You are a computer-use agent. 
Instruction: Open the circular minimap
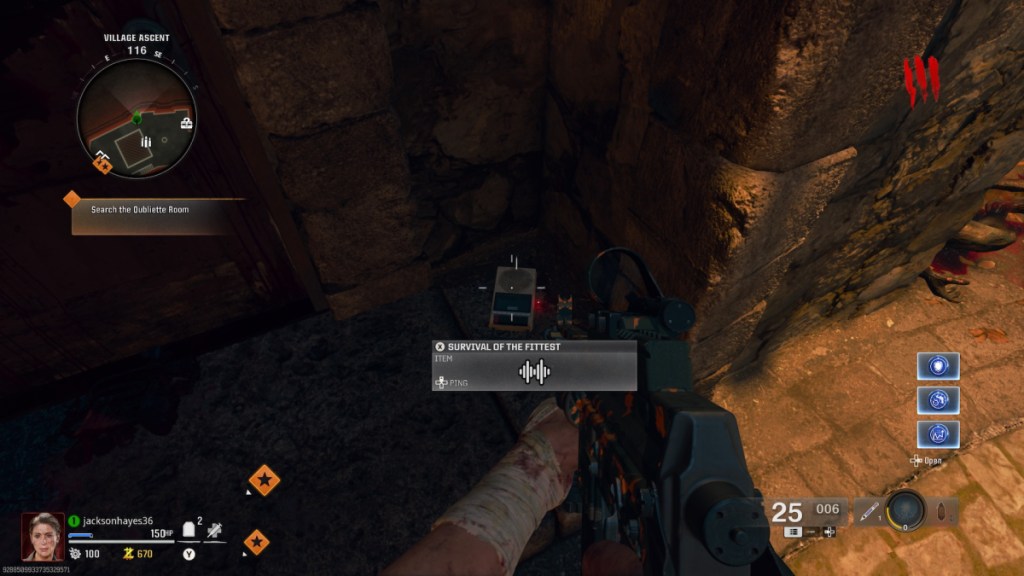pyautogui.click(x=137, y=118)
